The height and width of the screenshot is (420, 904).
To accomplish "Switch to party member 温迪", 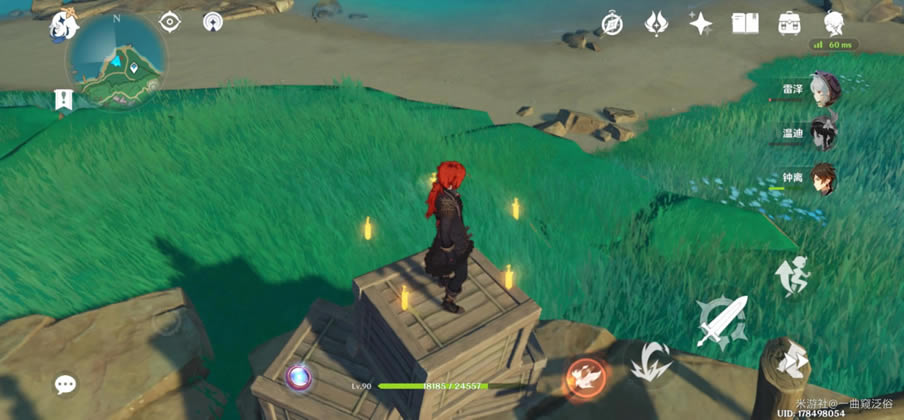I will tap(823, 133).
